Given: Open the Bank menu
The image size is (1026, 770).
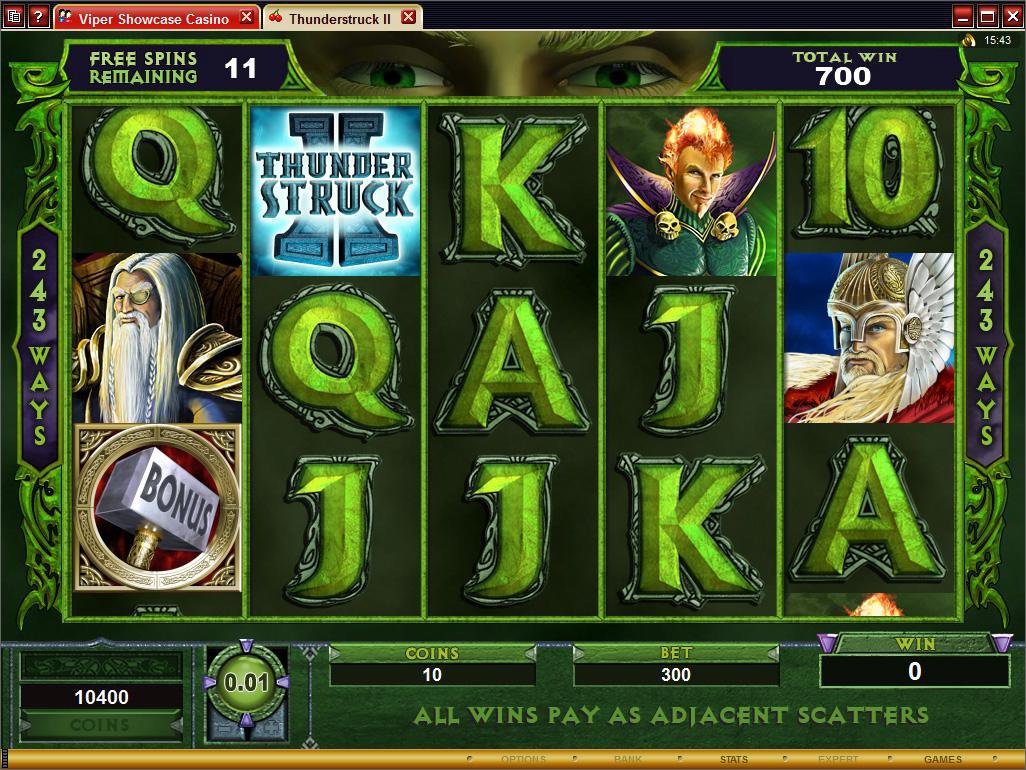Looking at the screenshot, I should point(628,760).
